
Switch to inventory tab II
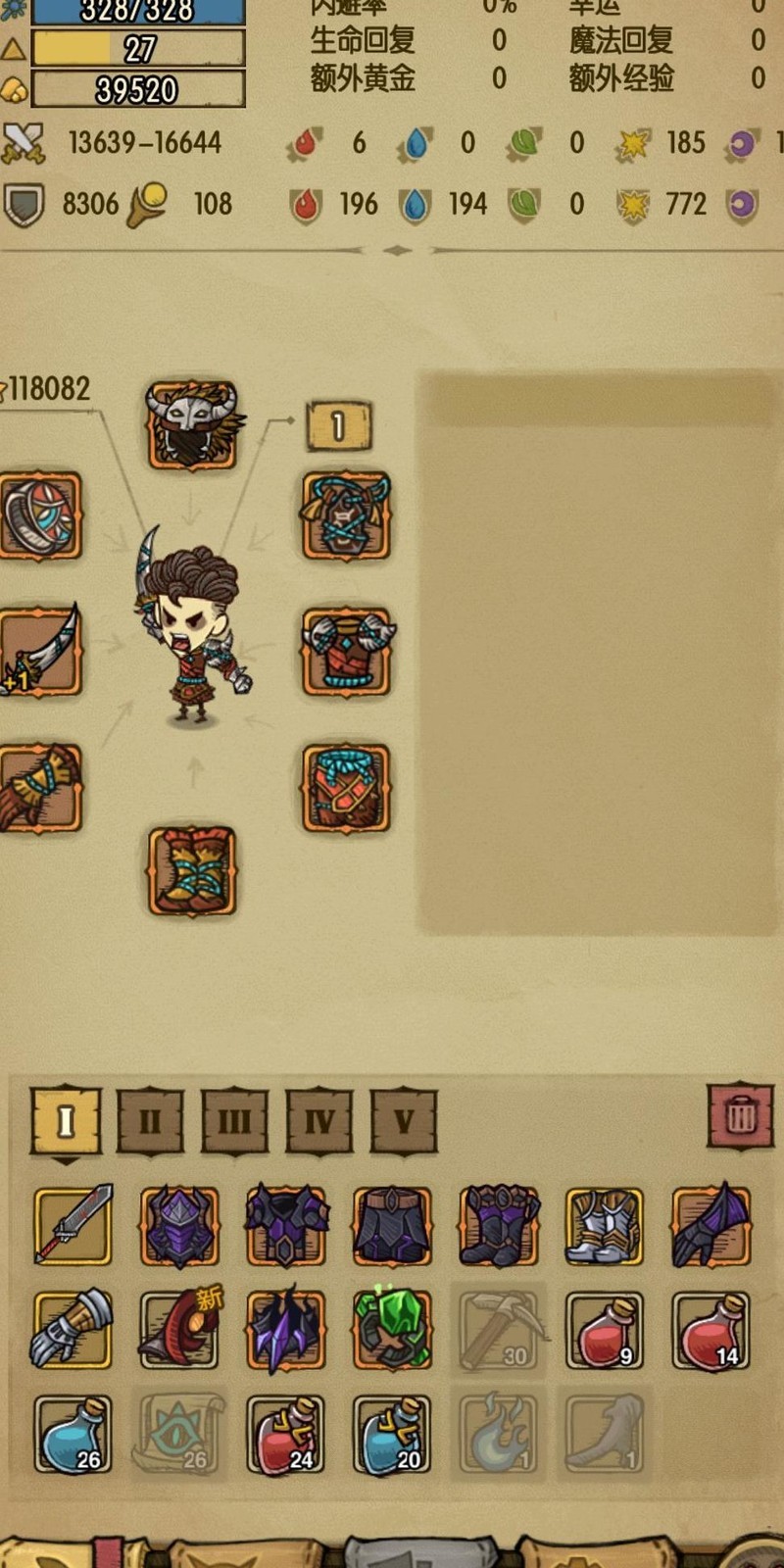pos(150,1120)
